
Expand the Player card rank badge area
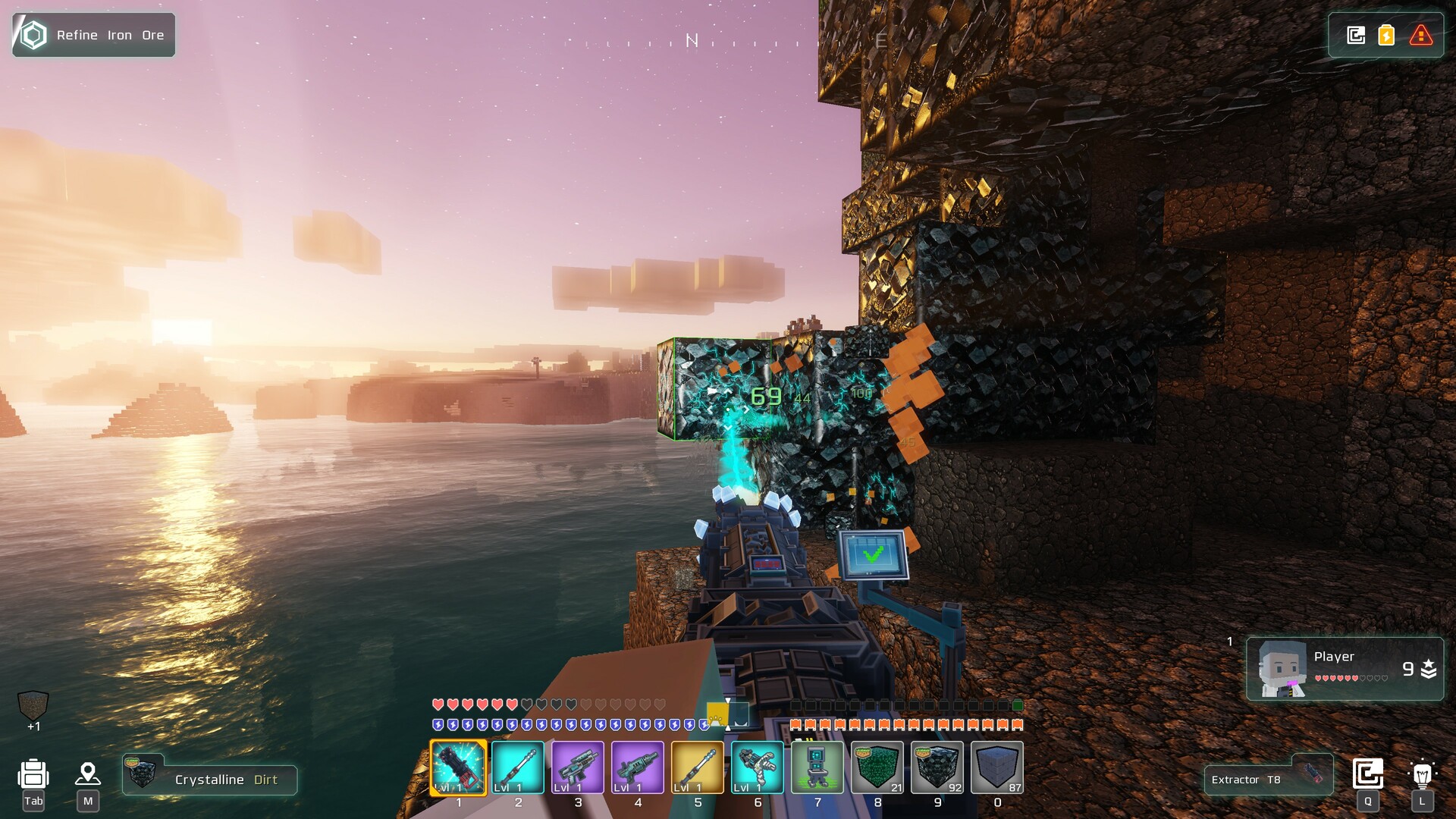pos(1427,670)
